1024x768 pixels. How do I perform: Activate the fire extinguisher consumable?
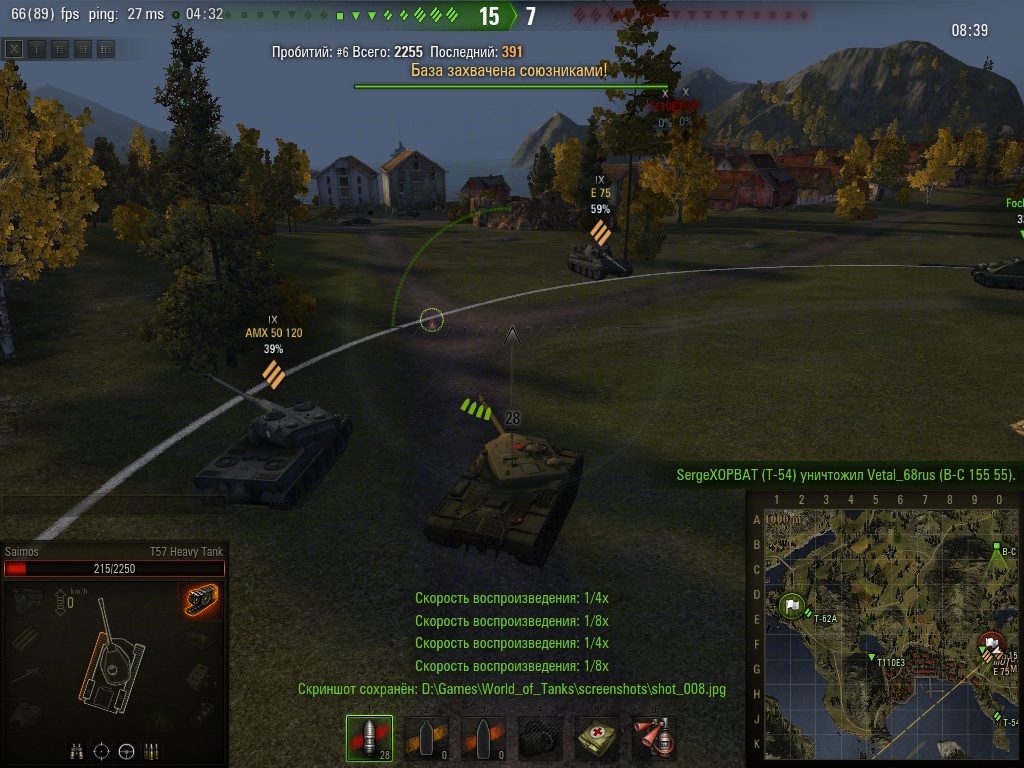(654, 740)
